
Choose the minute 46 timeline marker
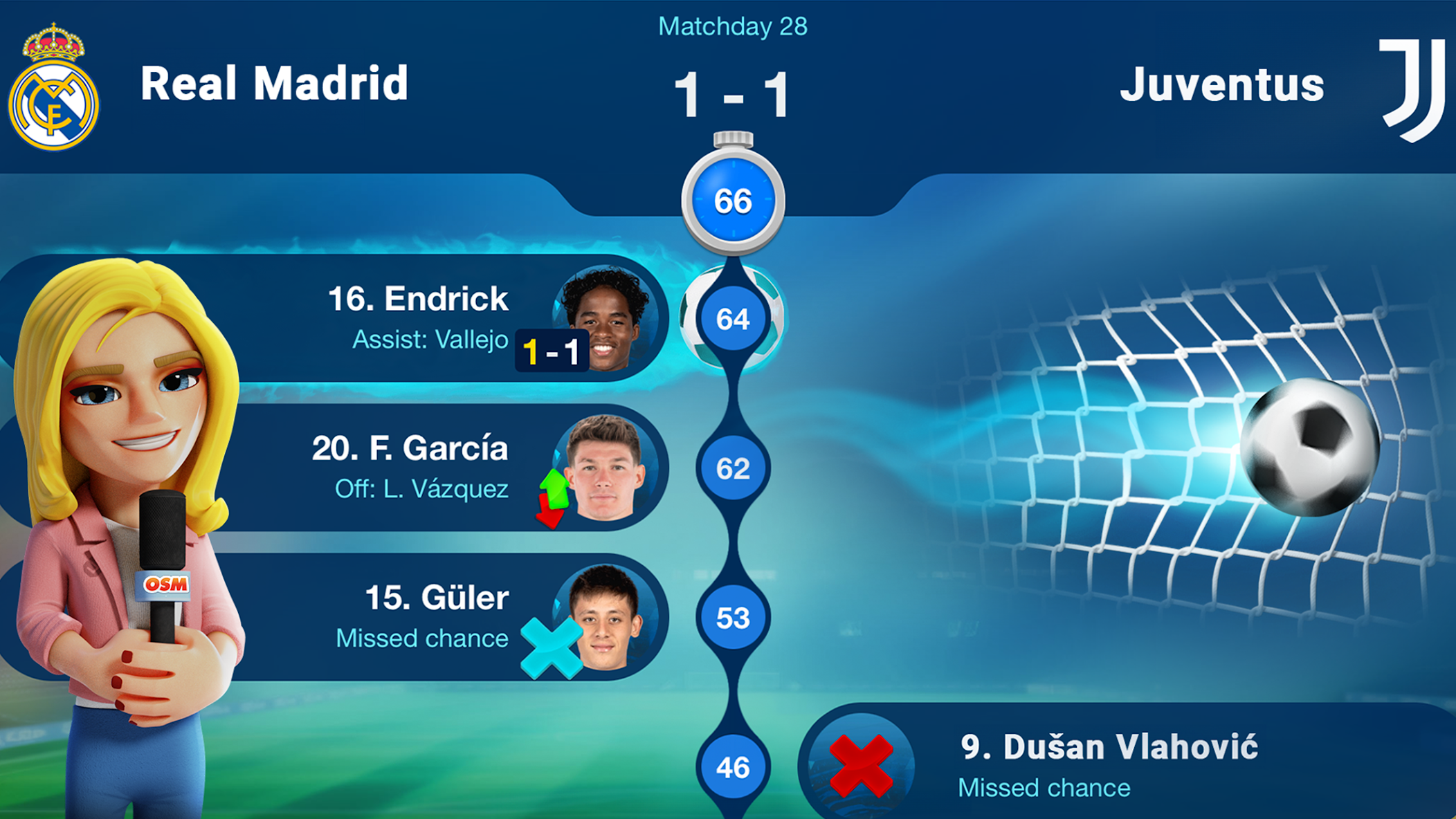pos(733,767)
